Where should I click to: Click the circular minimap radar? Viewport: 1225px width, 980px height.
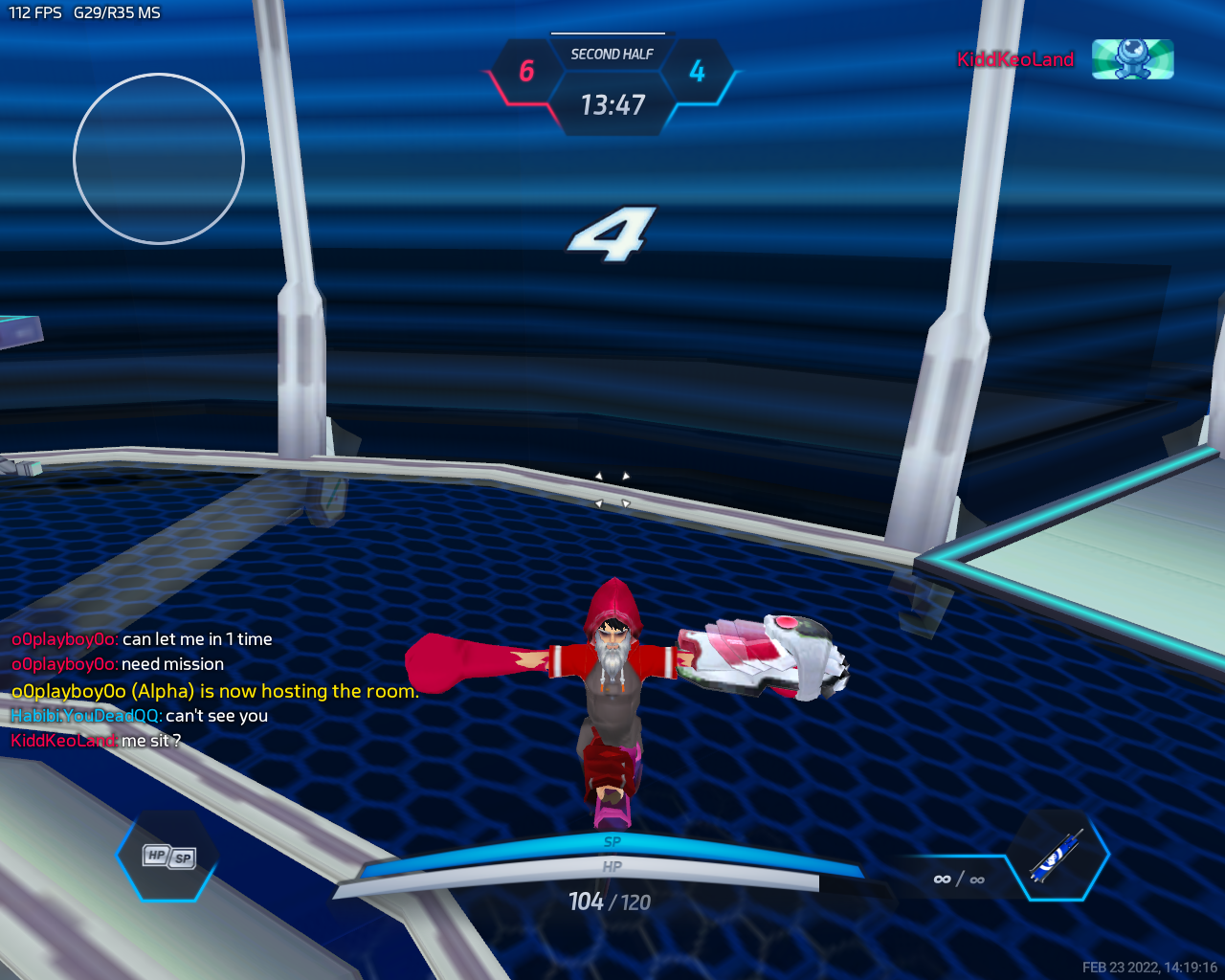(159, 159)
